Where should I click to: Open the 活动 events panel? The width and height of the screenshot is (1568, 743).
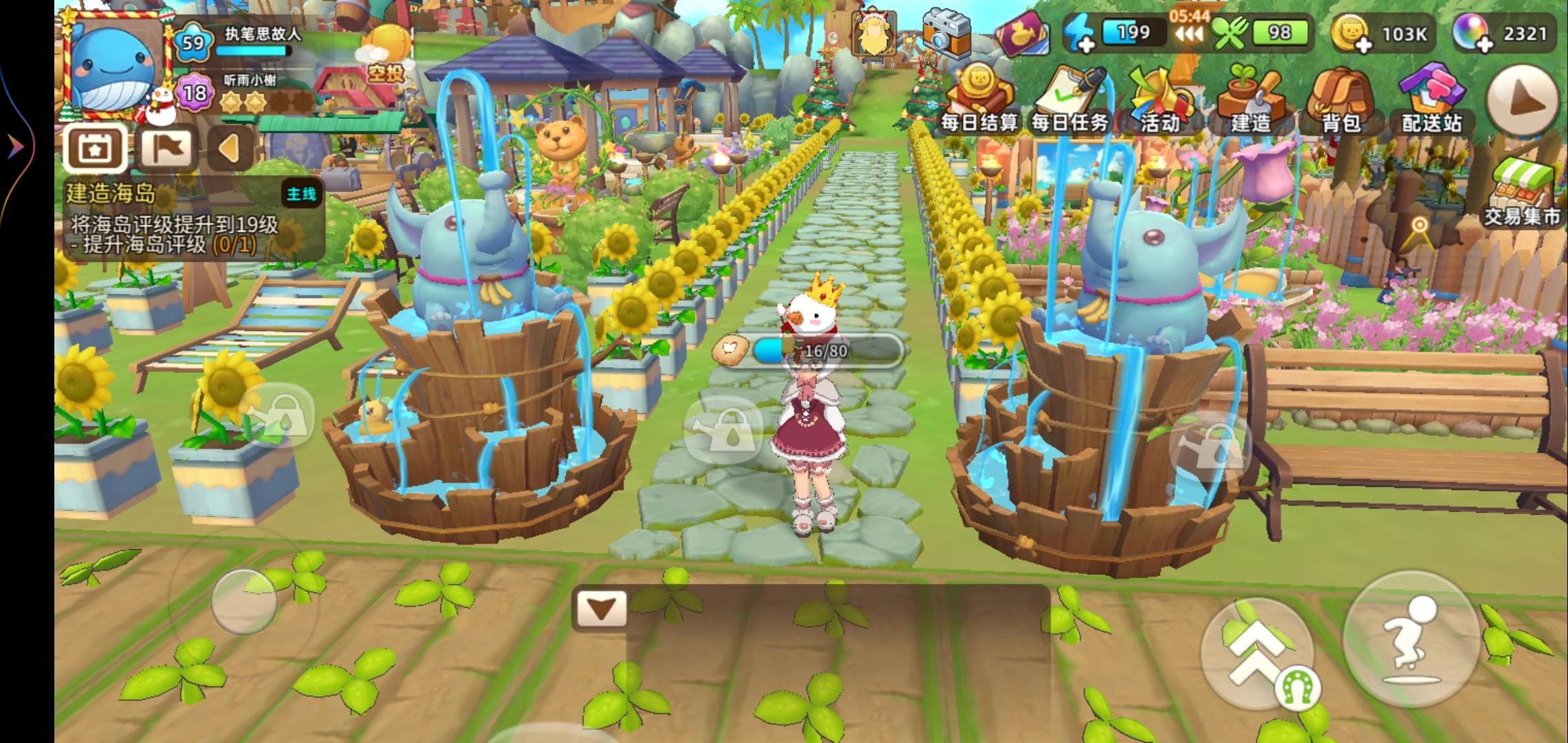(1161, 96)
